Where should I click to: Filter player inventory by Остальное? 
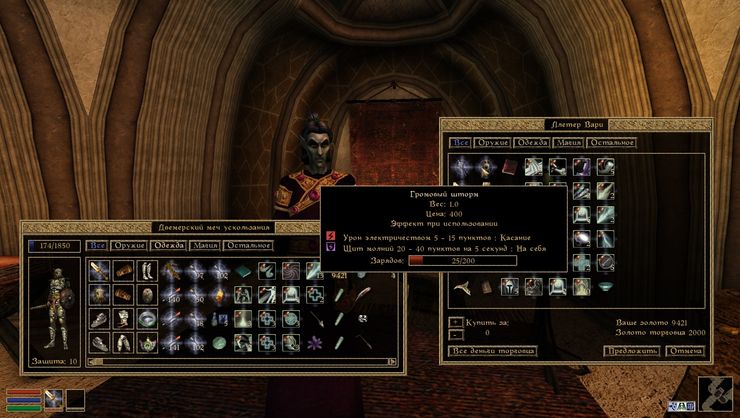[249, 245]
